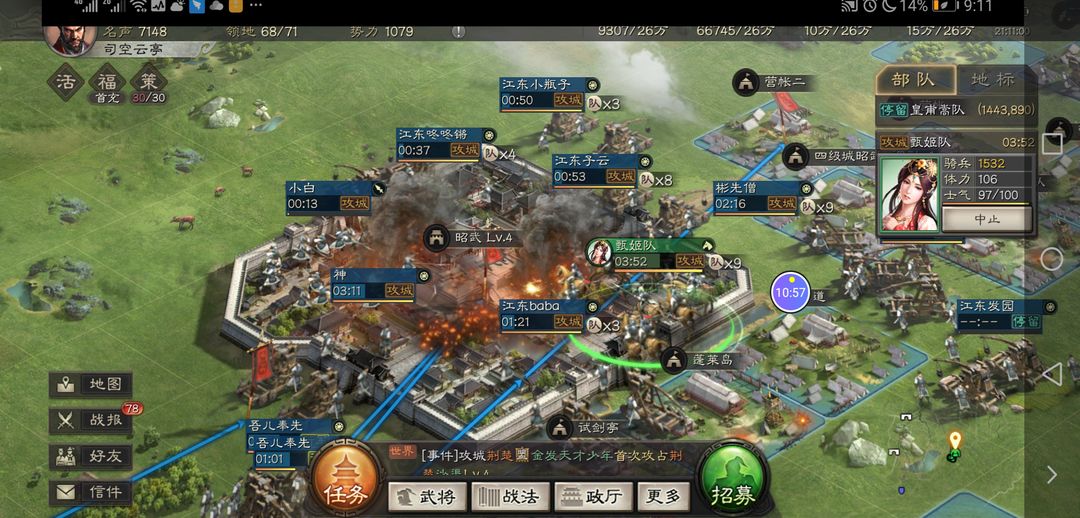1080x518 pixels.
Task: Open the 好友 friends list
Action: (91, 457)
